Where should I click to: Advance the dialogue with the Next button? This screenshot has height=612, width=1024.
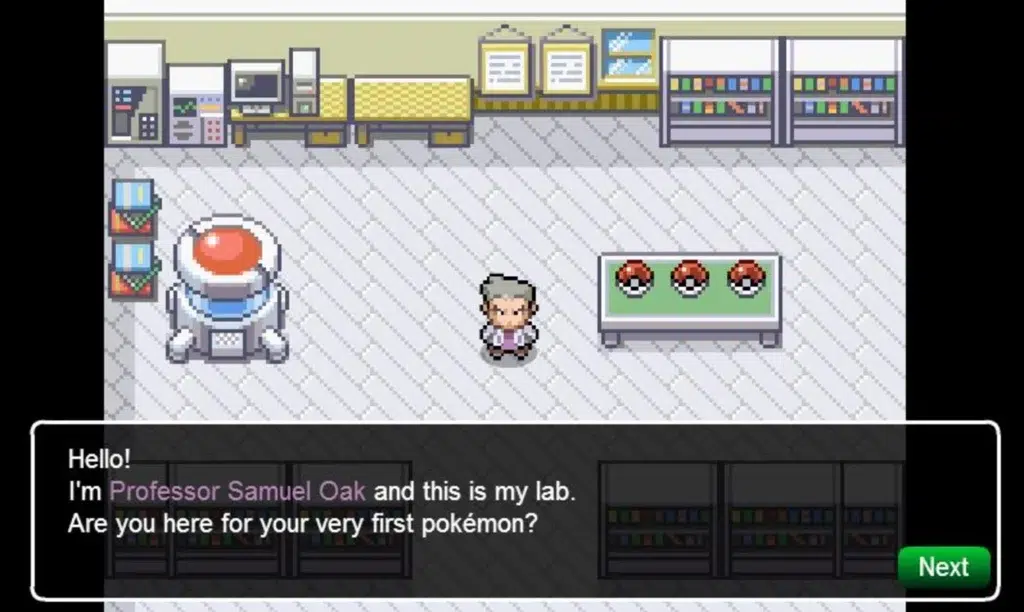point(943,567)
